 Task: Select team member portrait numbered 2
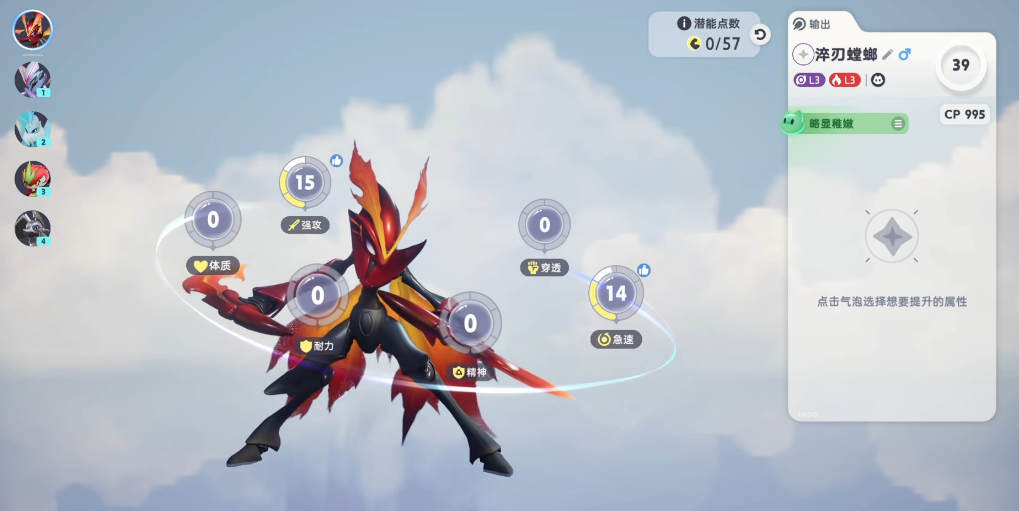tap(32, 129)
